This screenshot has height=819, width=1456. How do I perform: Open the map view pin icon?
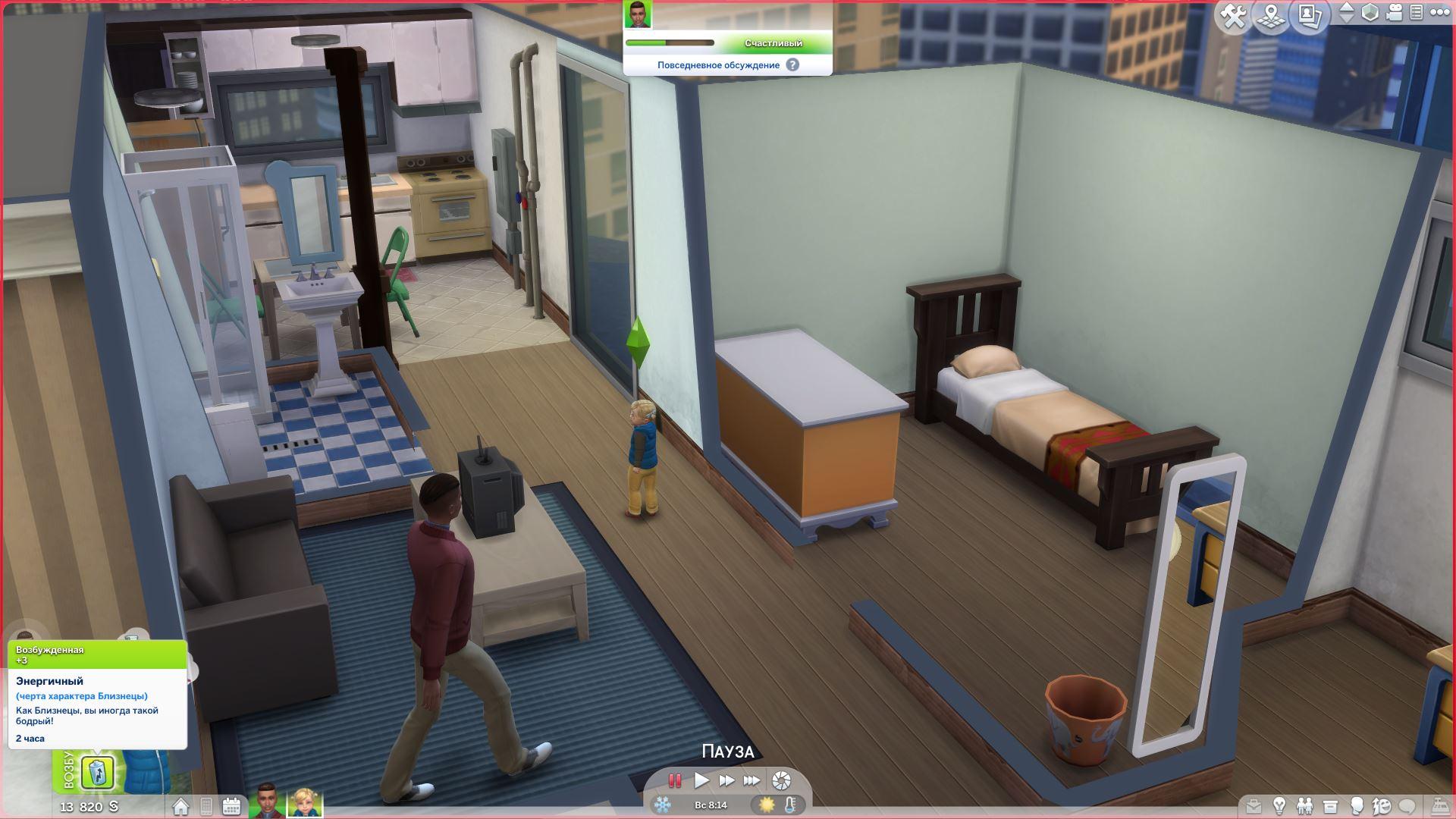(1272, 16)
